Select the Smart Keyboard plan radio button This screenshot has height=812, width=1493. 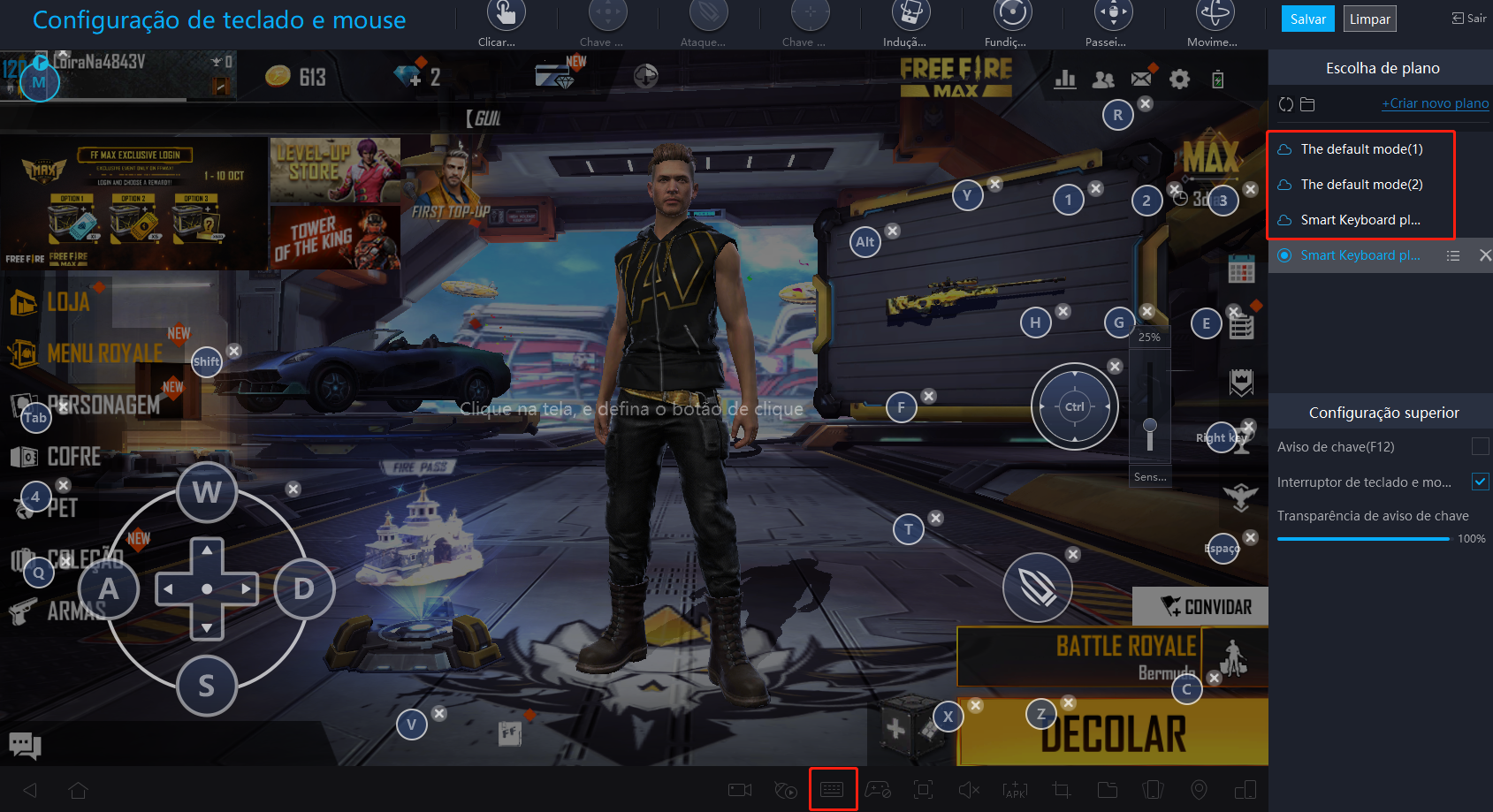1284,255
